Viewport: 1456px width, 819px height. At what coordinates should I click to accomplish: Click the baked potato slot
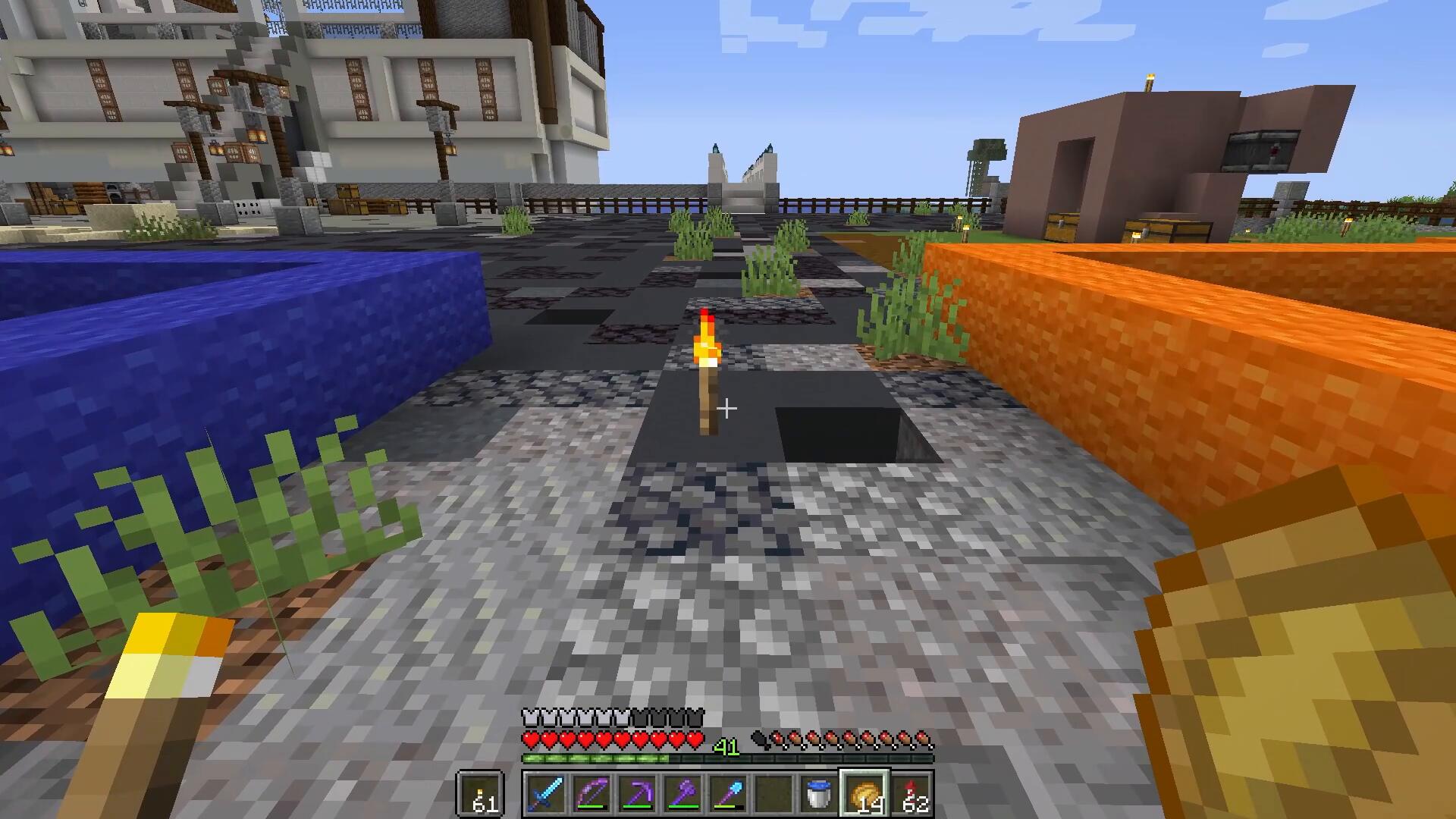[x=864, y=794]
